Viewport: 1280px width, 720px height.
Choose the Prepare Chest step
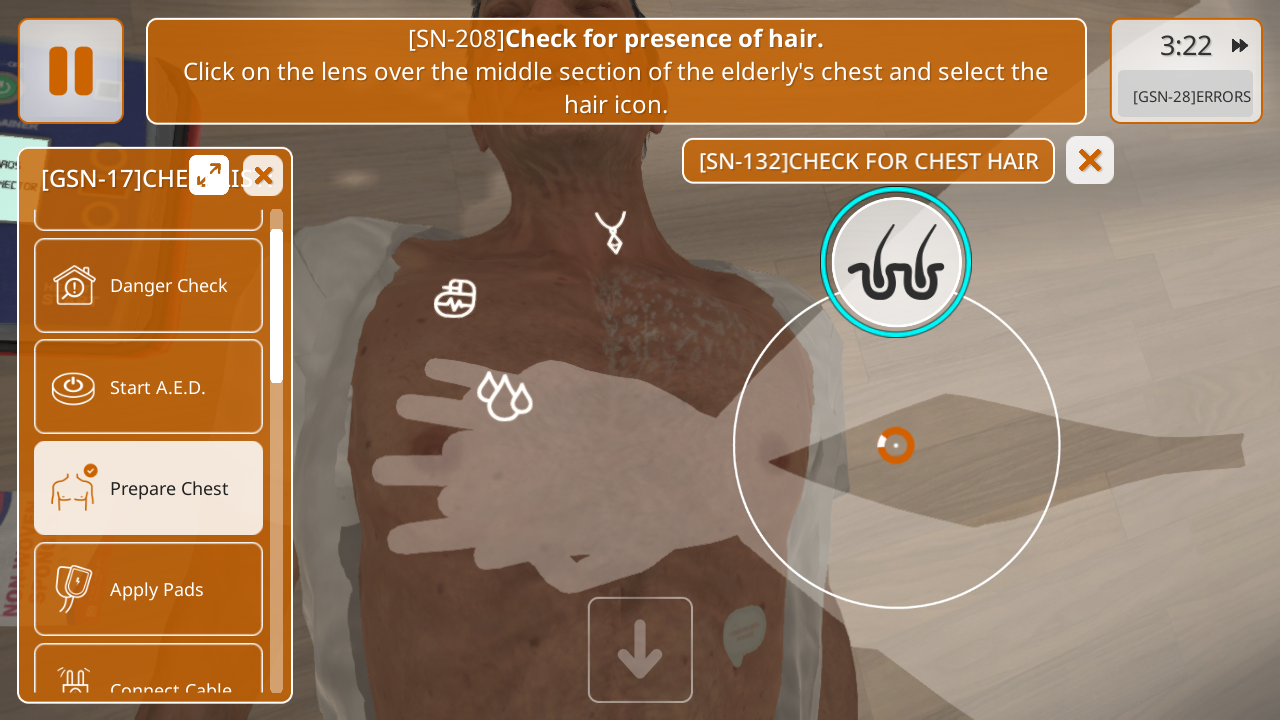coord(148,488)
